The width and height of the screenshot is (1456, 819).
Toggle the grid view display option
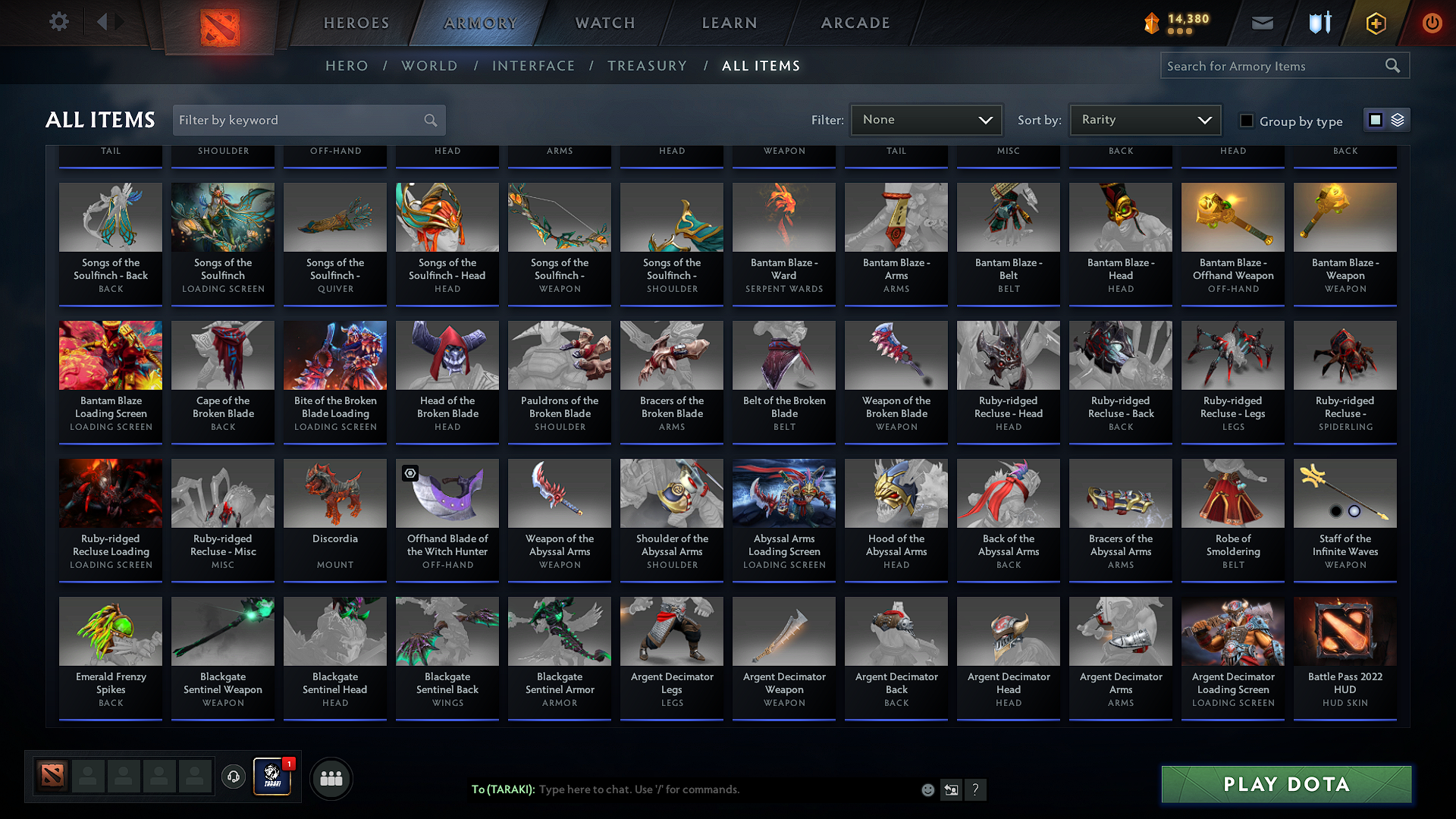(x=1376, y=119)
